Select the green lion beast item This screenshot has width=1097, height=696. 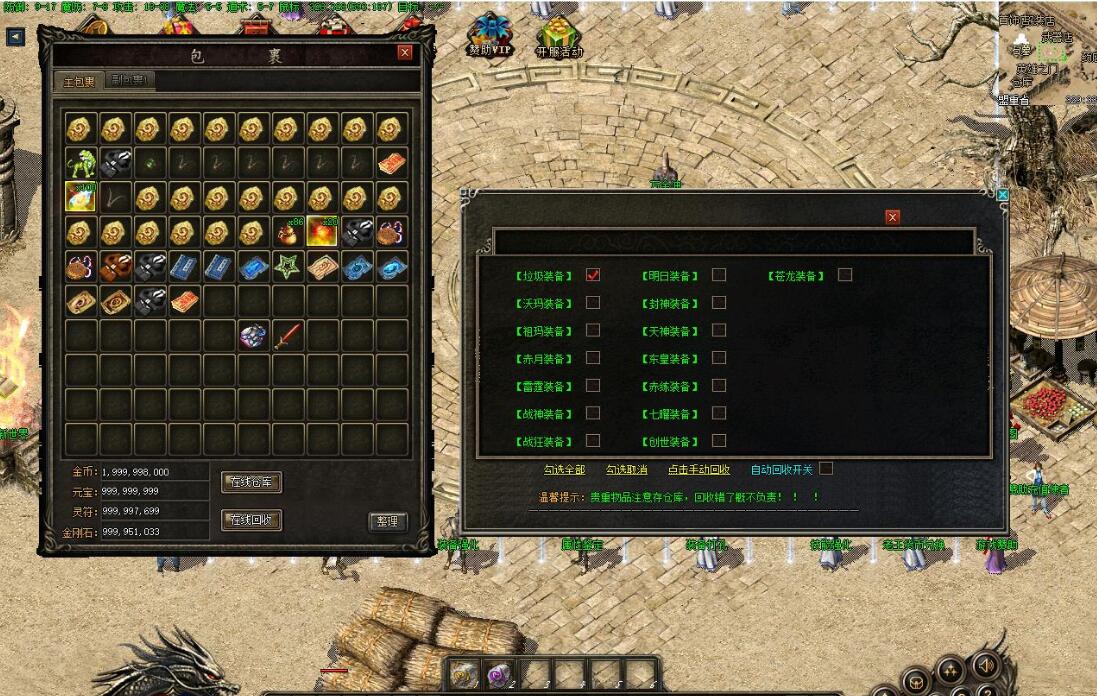pyautogui.click(x=81, y=163)
